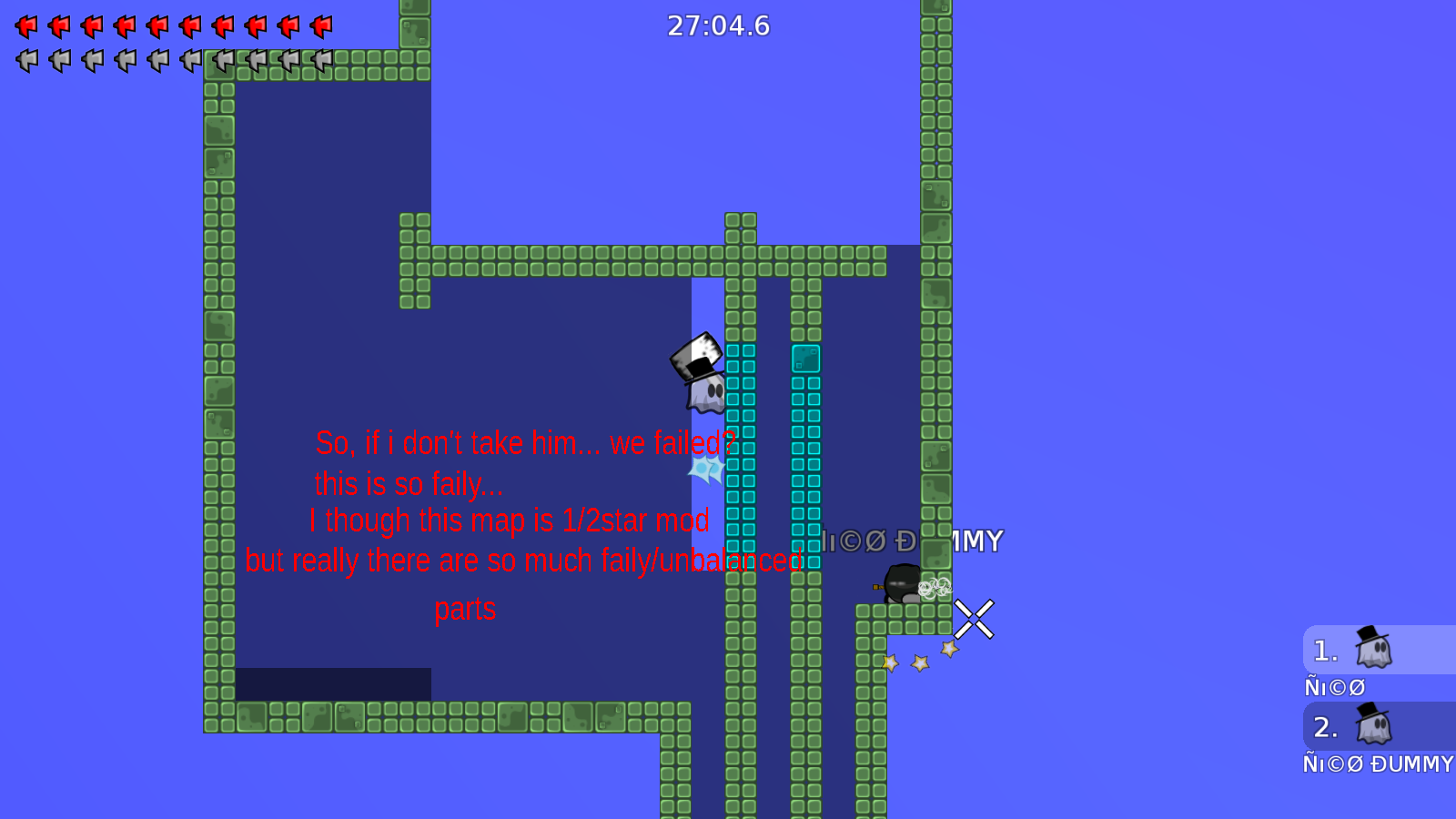Click the ghost avatar beside rank 1
Viewport: 1456px width, 819px height.
(1374, 649)
